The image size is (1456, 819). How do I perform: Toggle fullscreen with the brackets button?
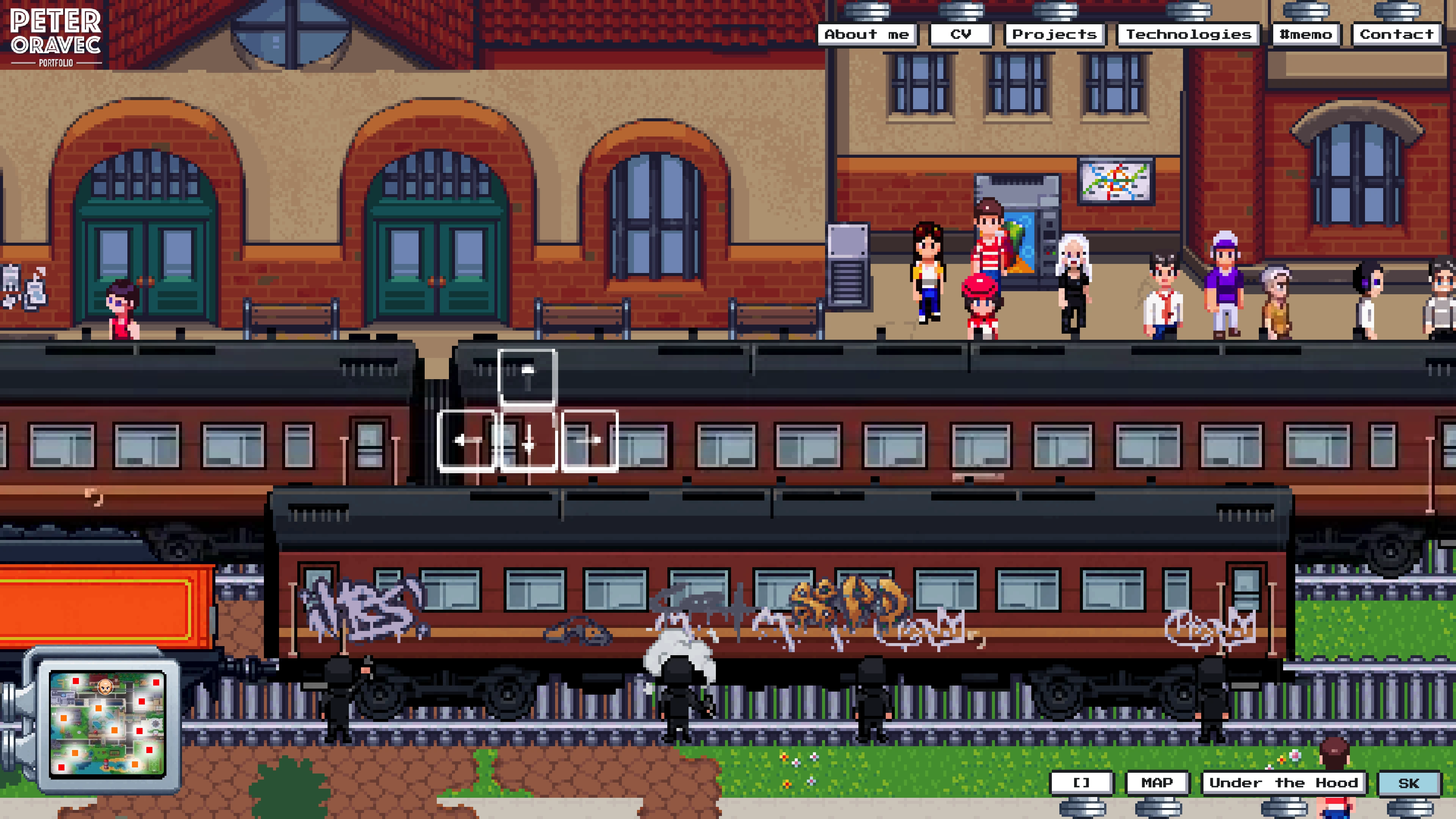pos(1081,783)
